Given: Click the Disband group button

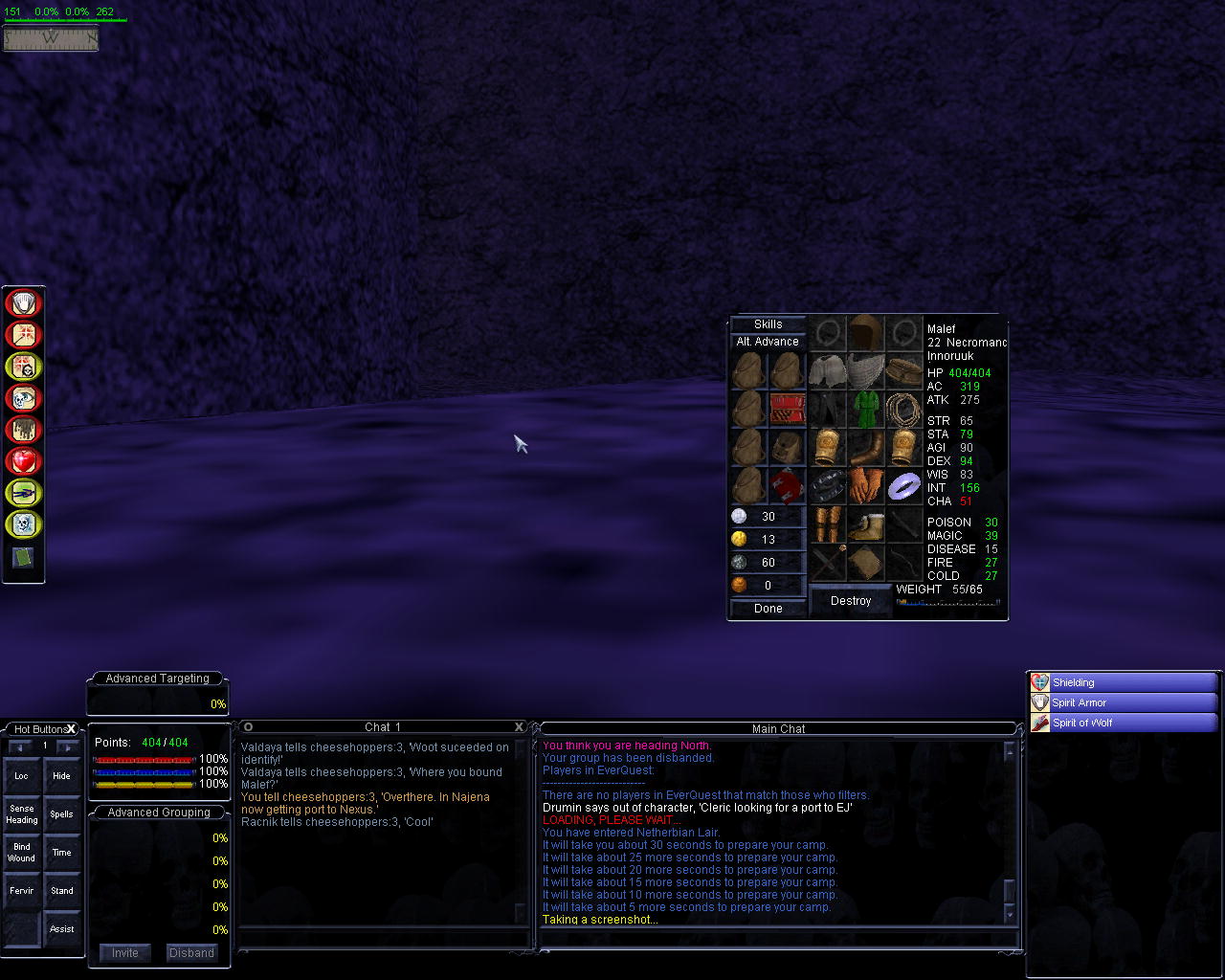Looking at the screenshot, I should click(191, 953).
